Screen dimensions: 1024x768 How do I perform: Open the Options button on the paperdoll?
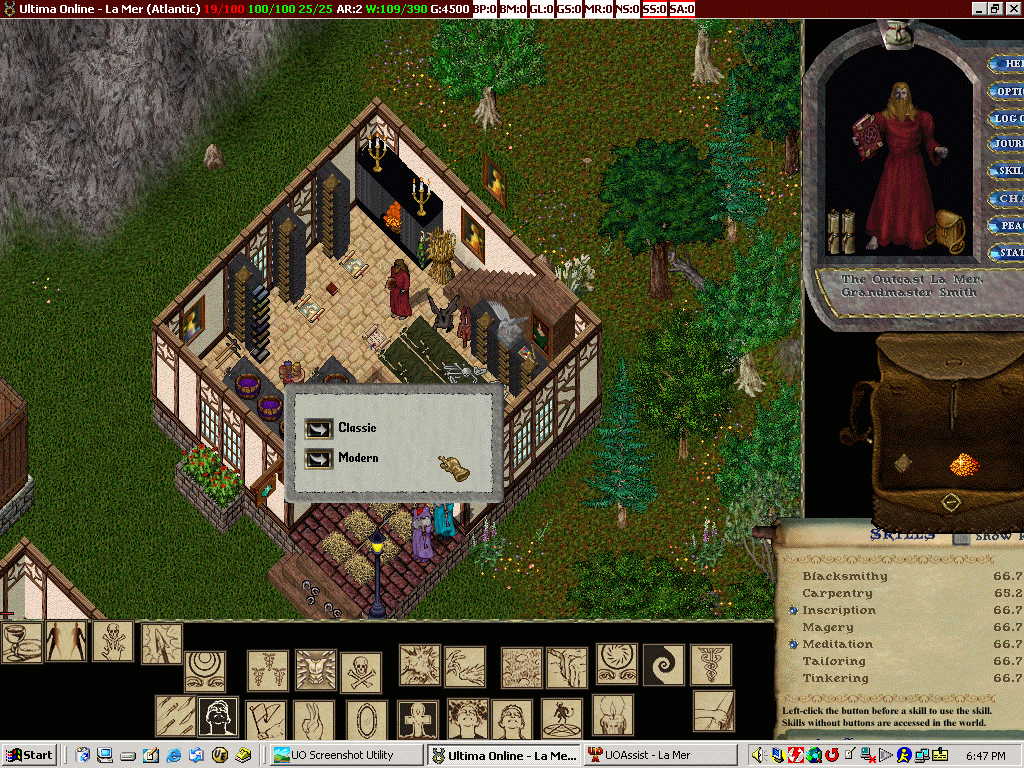pos(1006,91)
